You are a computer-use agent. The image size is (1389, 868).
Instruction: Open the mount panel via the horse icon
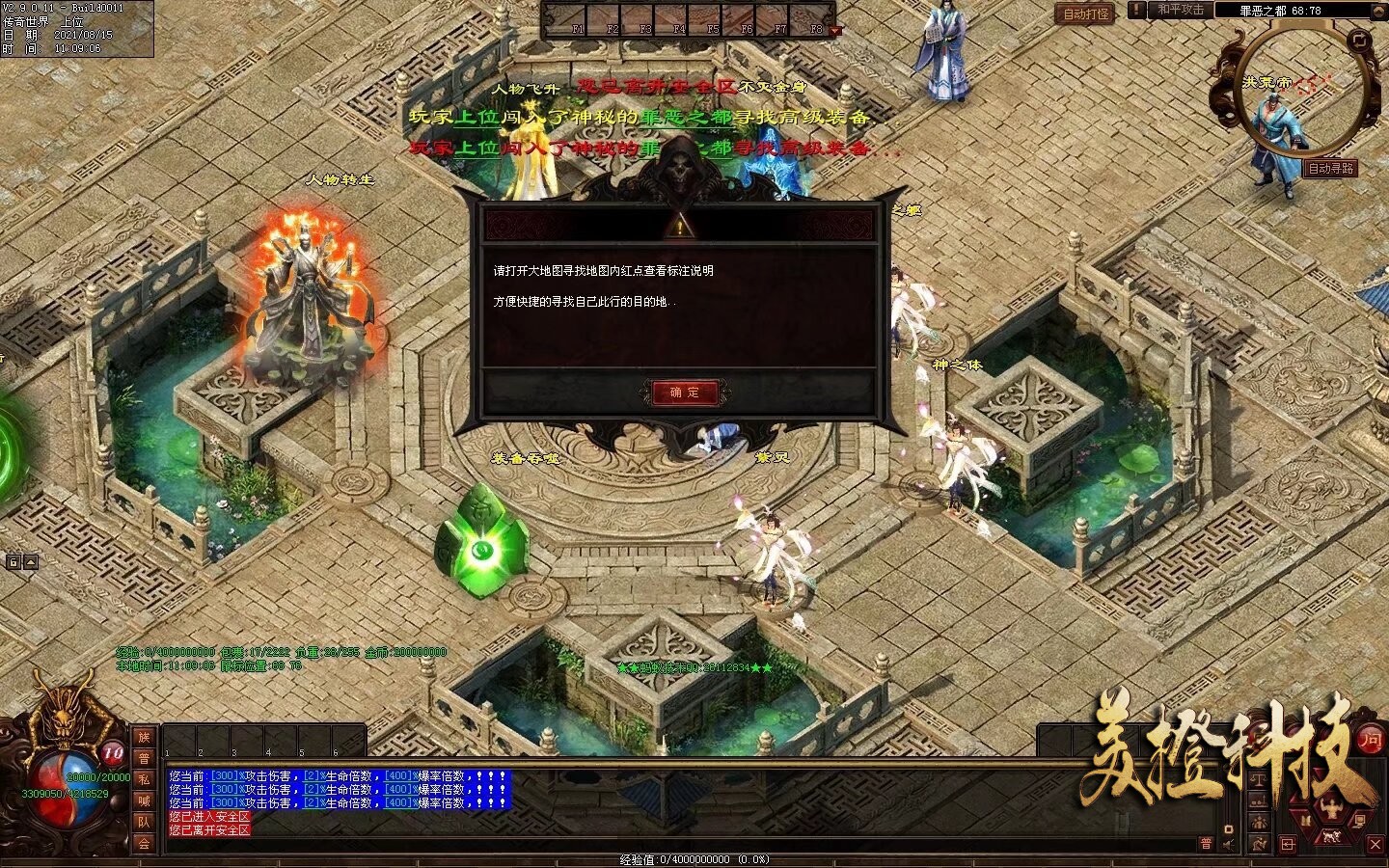1331,837
